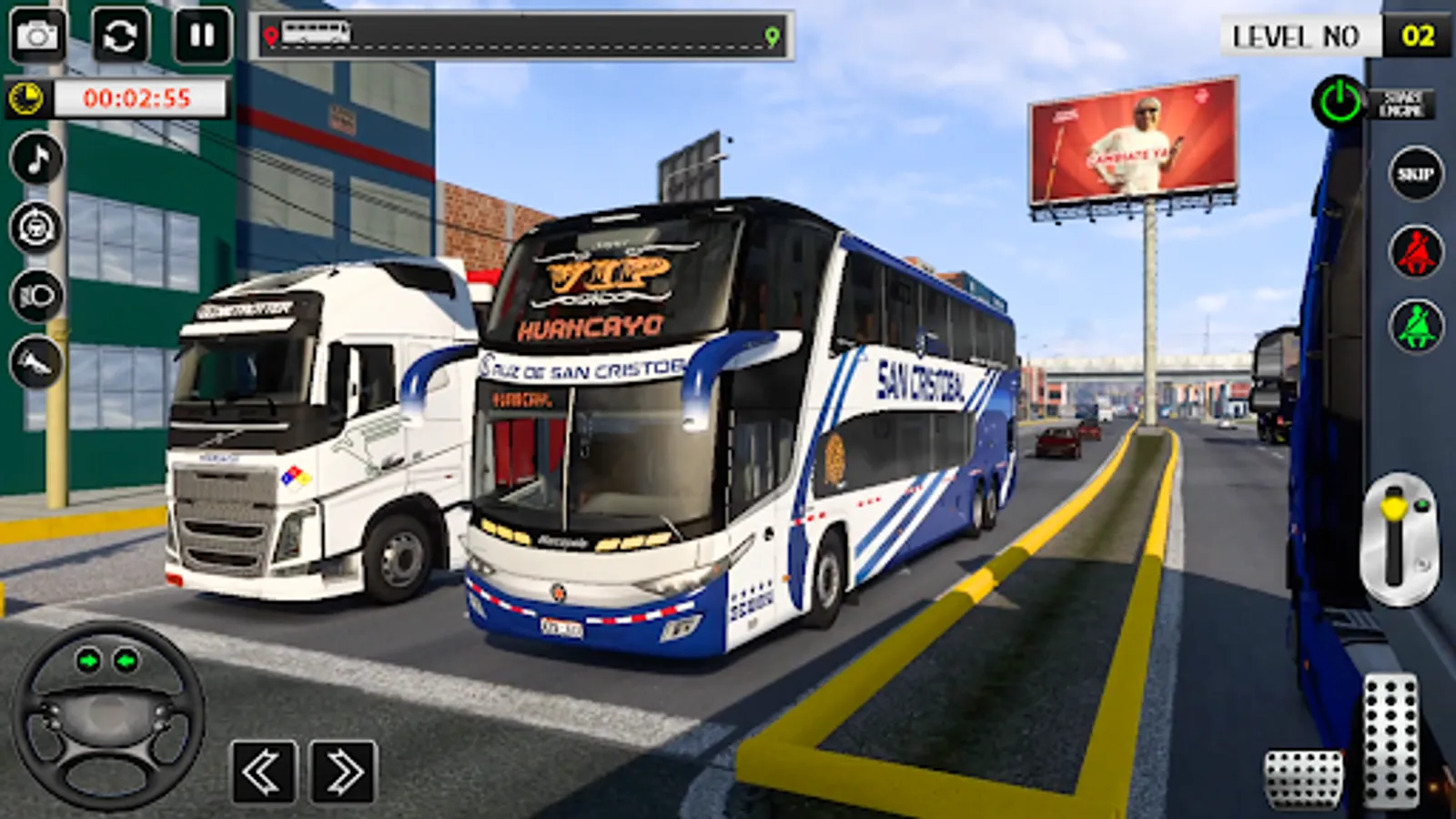
Task: Turn the steering wheel
Action: 109,723
